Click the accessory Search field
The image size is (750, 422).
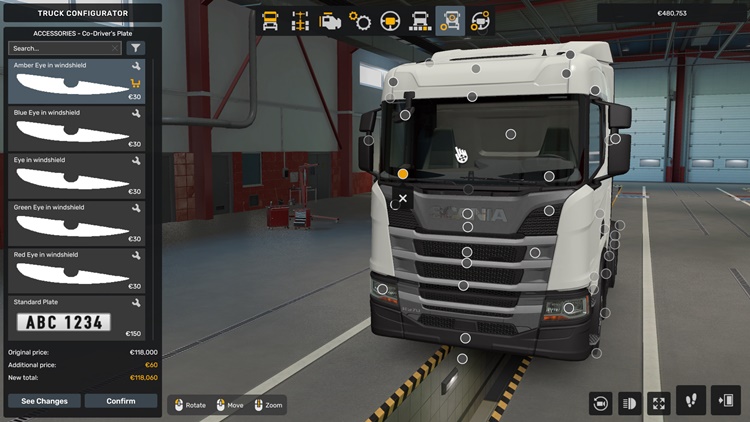[x=64, y=48]
